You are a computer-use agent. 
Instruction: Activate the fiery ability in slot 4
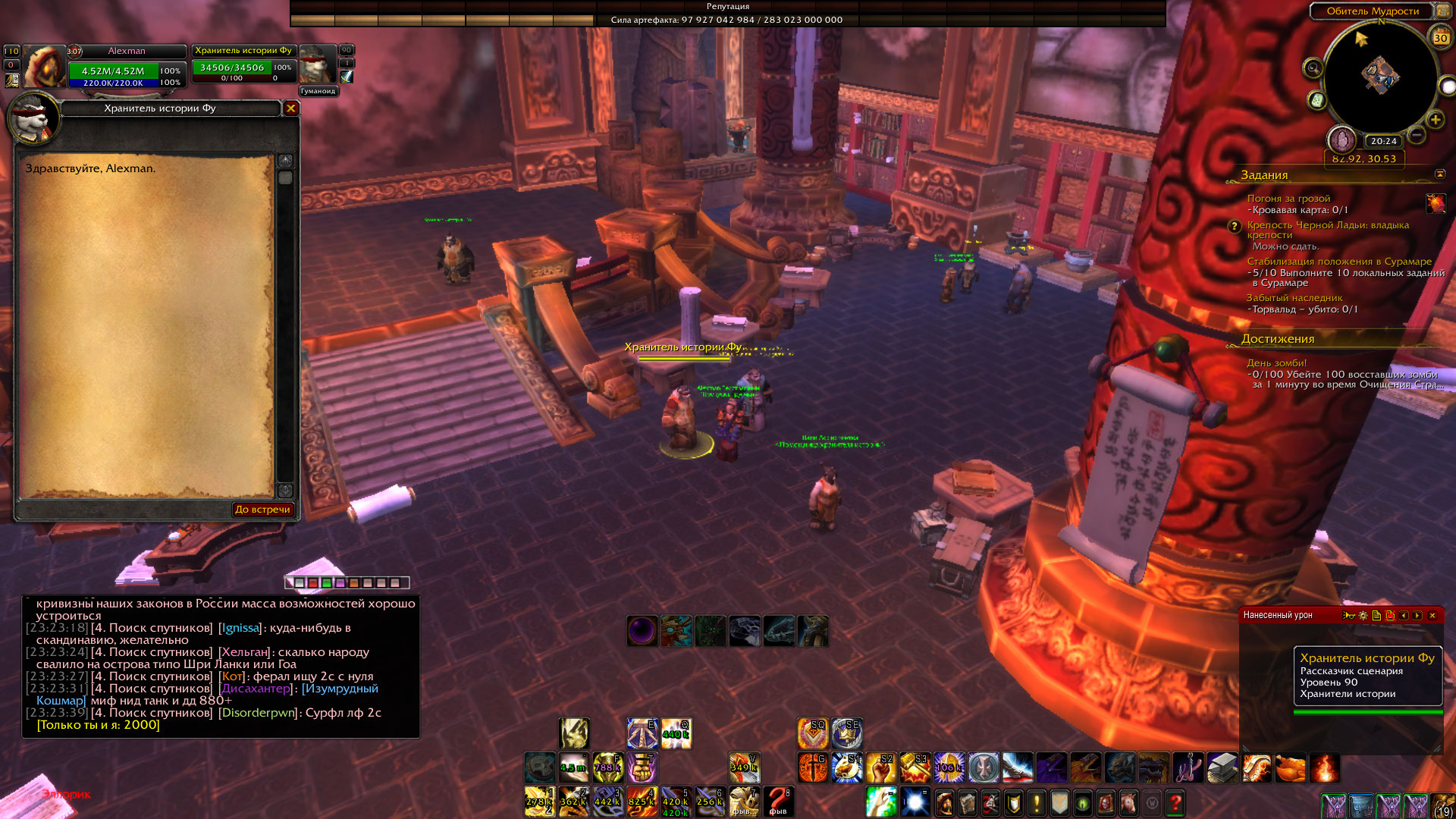click(x=642, y=802)
